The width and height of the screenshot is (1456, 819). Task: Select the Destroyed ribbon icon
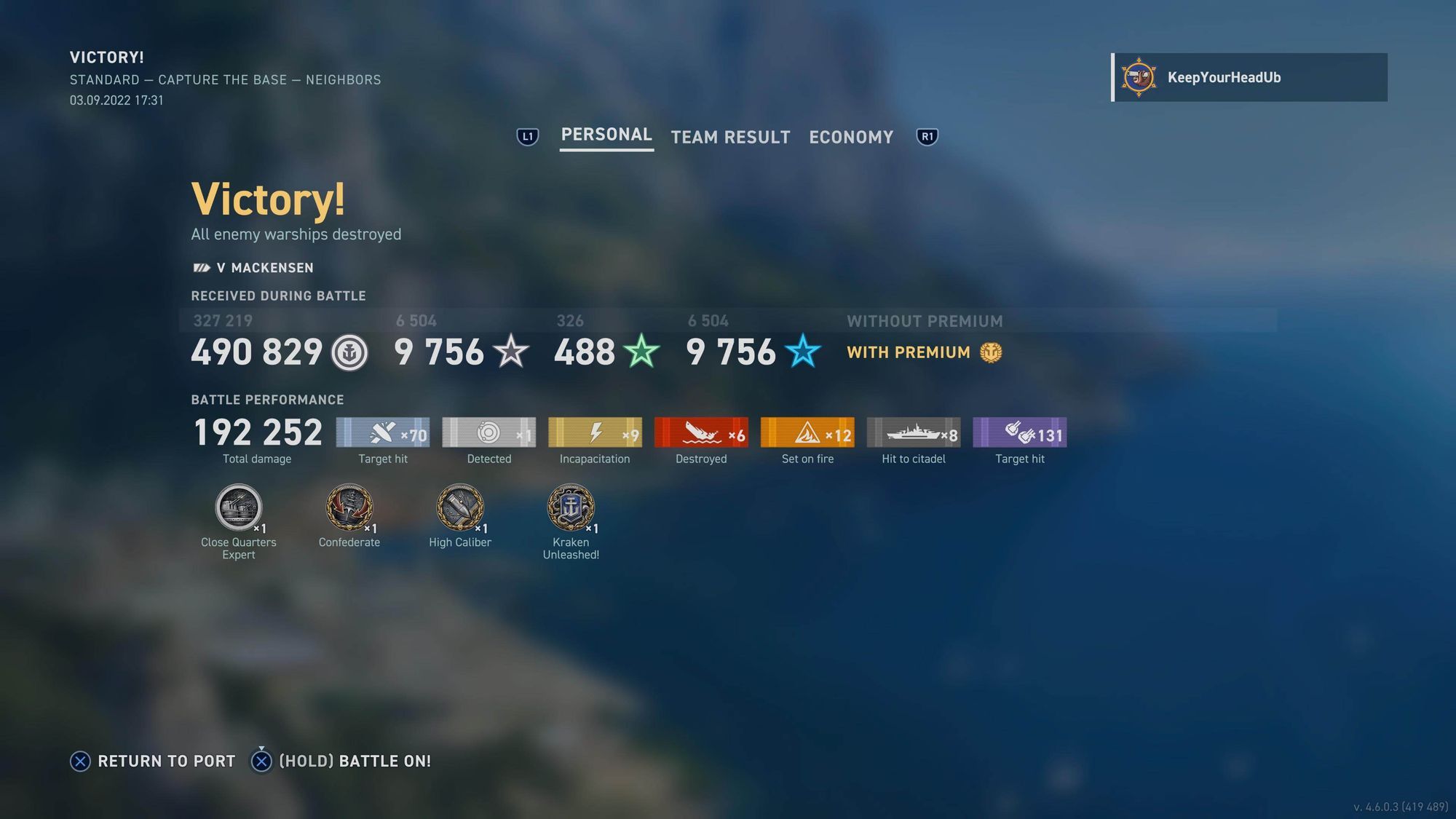701,431
